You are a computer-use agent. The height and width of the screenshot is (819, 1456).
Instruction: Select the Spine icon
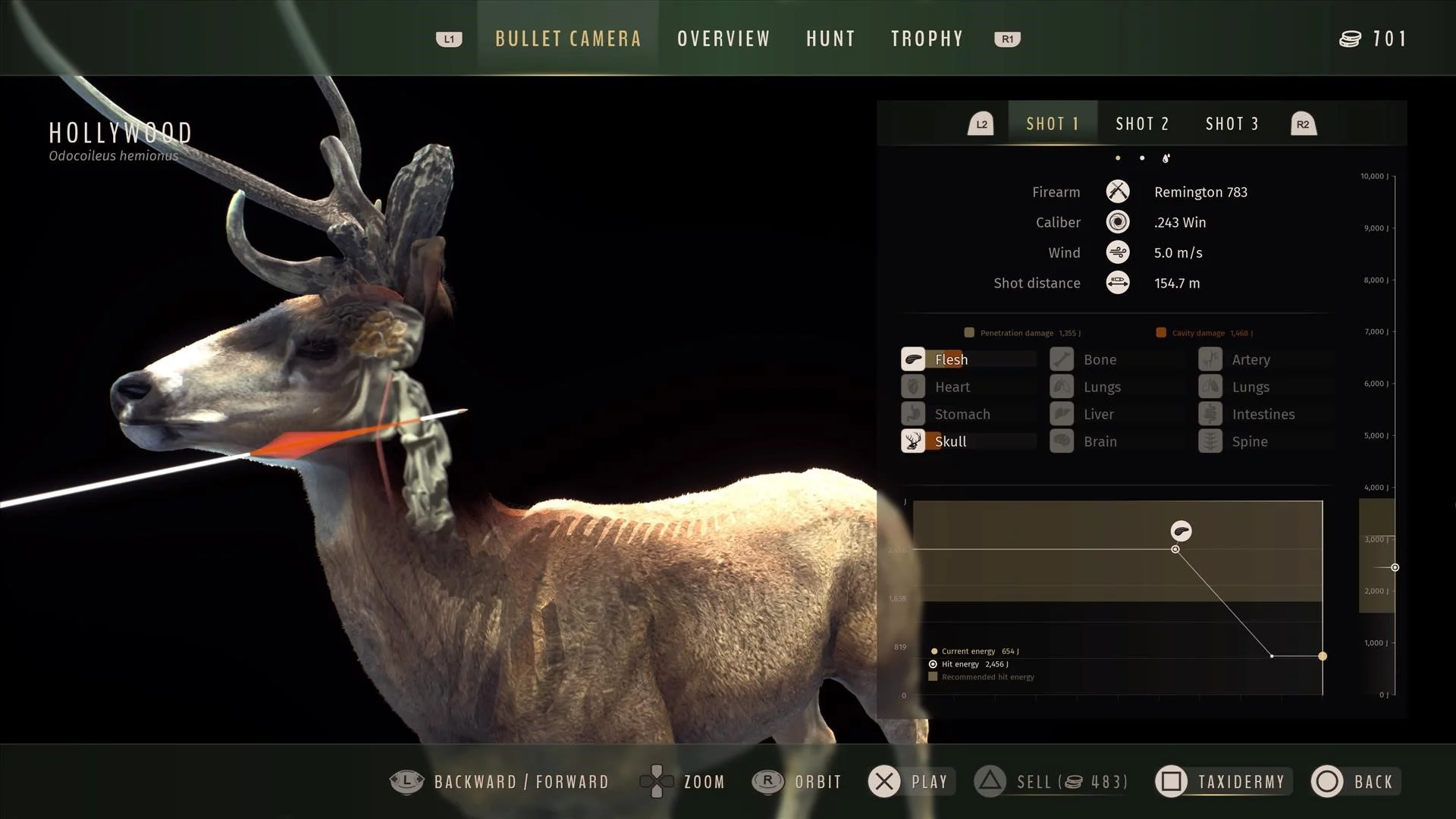1210,441
